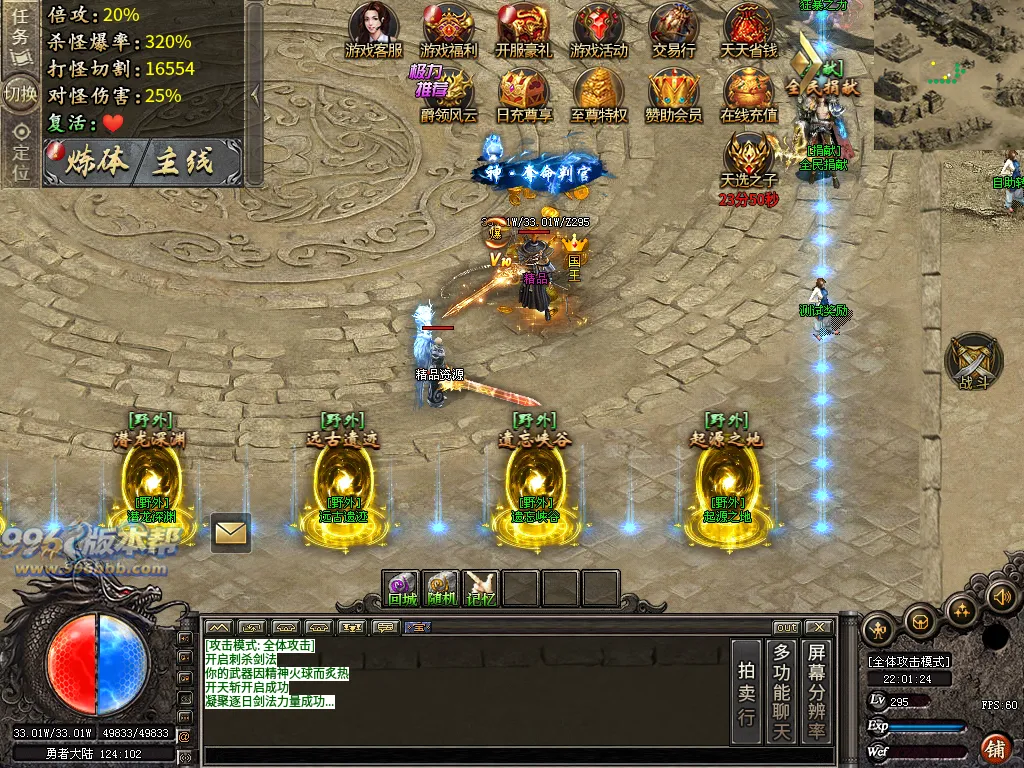Open the 赞助会员 sponsor member icon
The image size is (1024, 768).
click(x=673, y=93)
